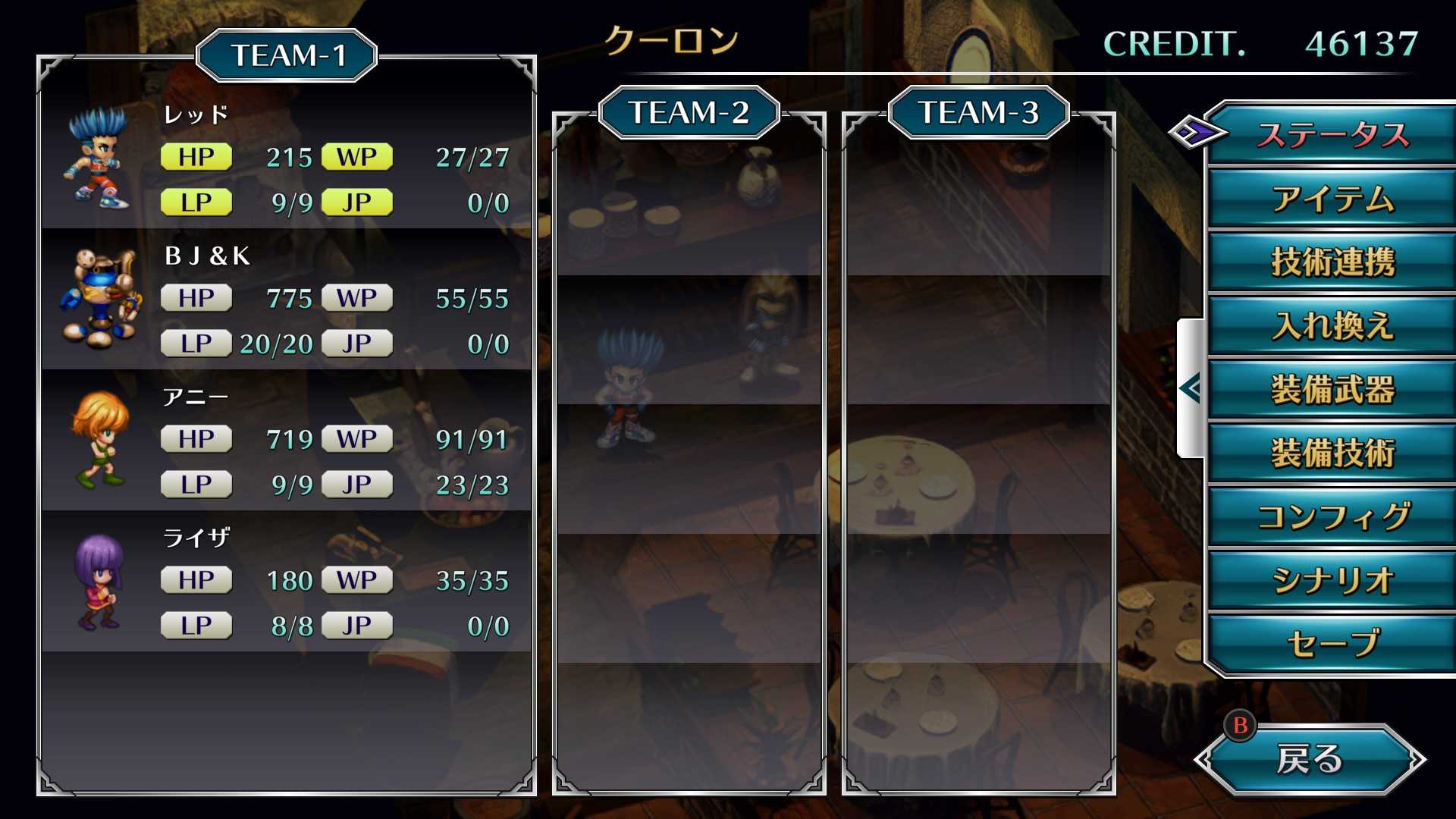Open the ステータス menu entry
This screenshot has height=819, width=1456.
point(1332,135)
